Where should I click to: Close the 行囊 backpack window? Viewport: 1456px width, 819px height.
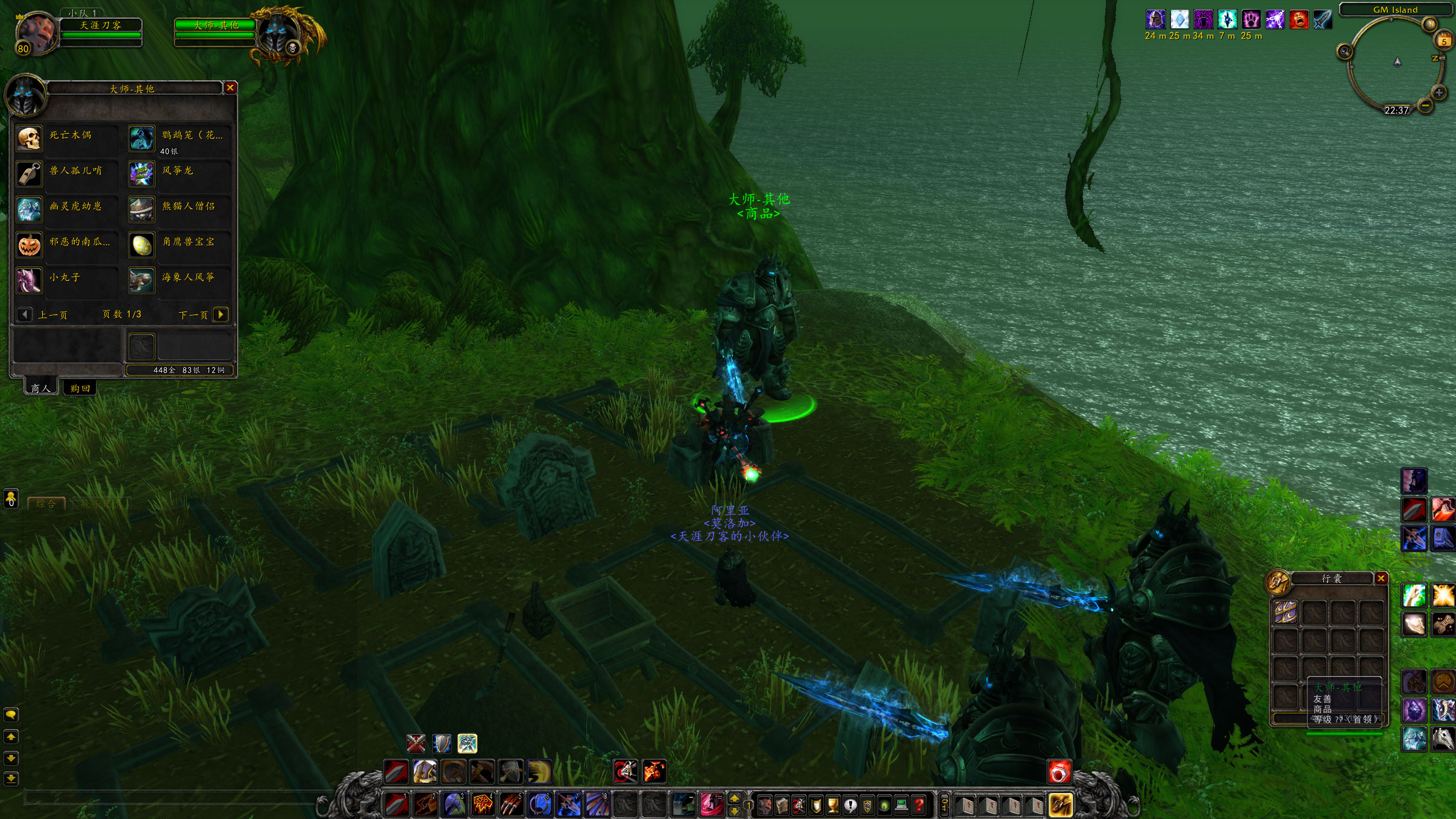point(1381,579)
